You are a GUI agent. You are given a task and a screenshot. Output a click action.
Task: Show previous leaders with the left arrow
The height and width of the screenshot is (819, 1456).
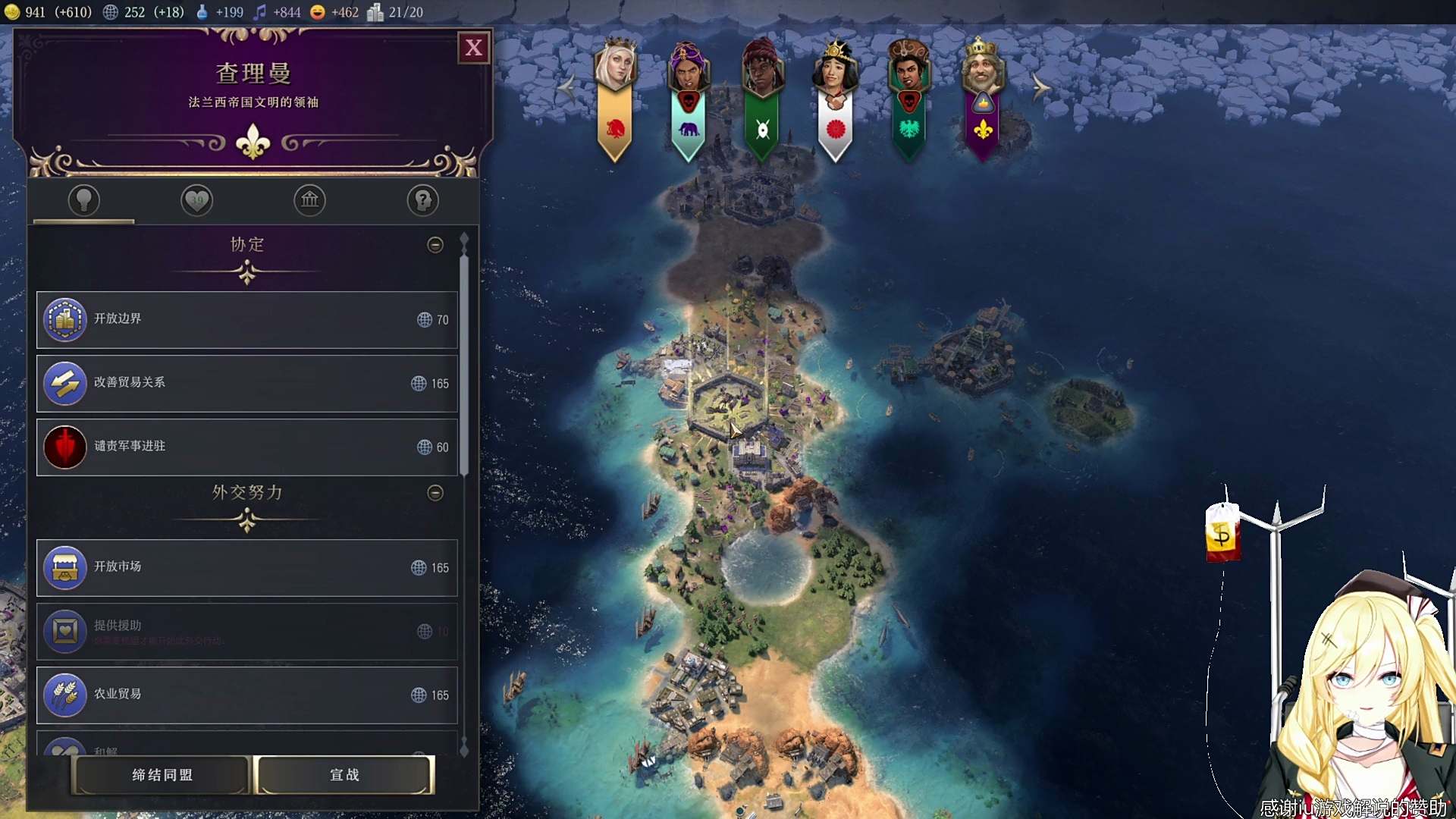click(566, 88)
